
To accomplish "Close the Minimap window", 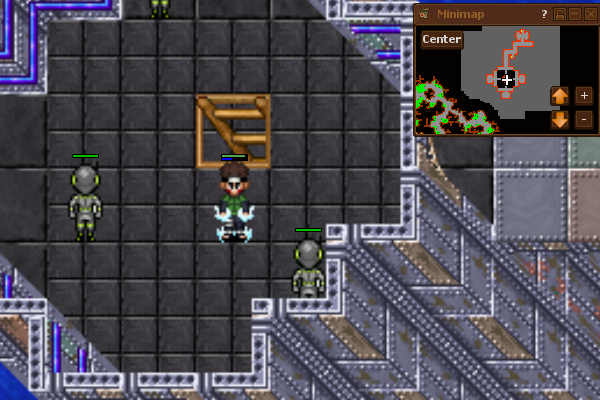I will point(590,14).
